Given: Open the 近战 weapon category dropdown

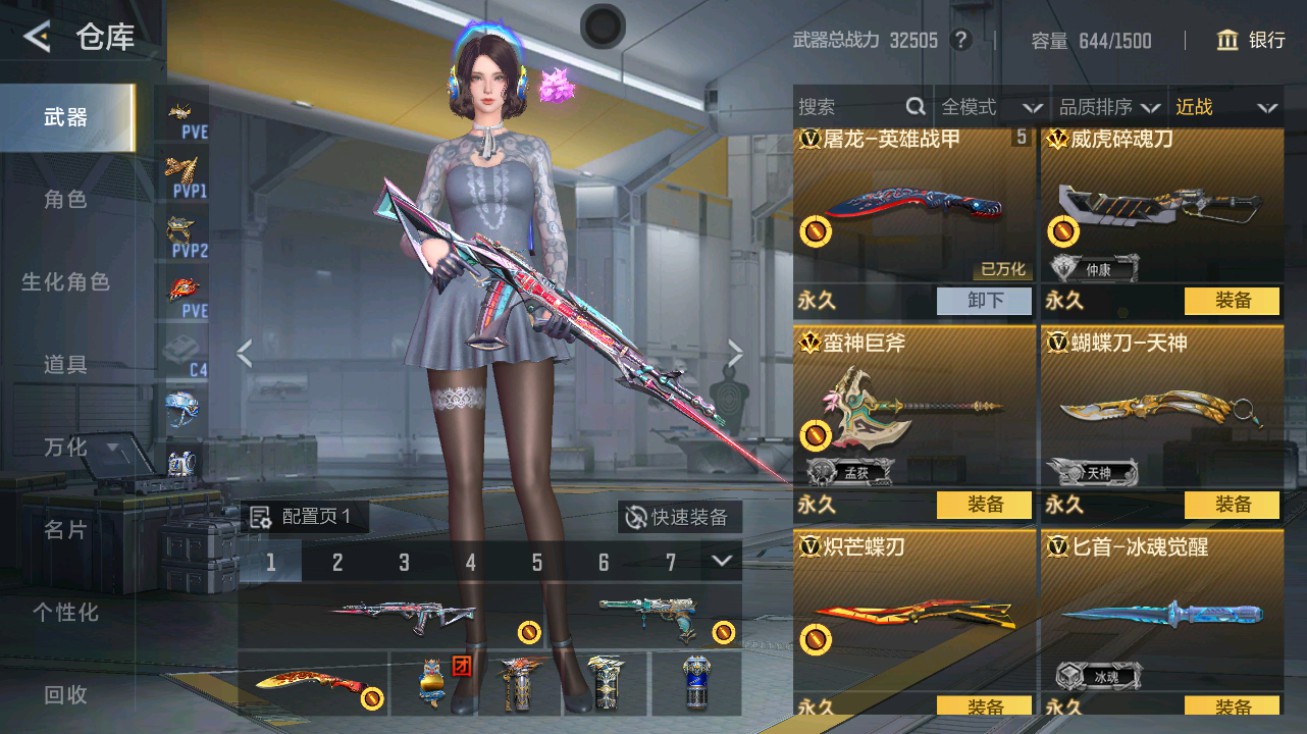Looking at the screenshot, I should [1227, 106].
